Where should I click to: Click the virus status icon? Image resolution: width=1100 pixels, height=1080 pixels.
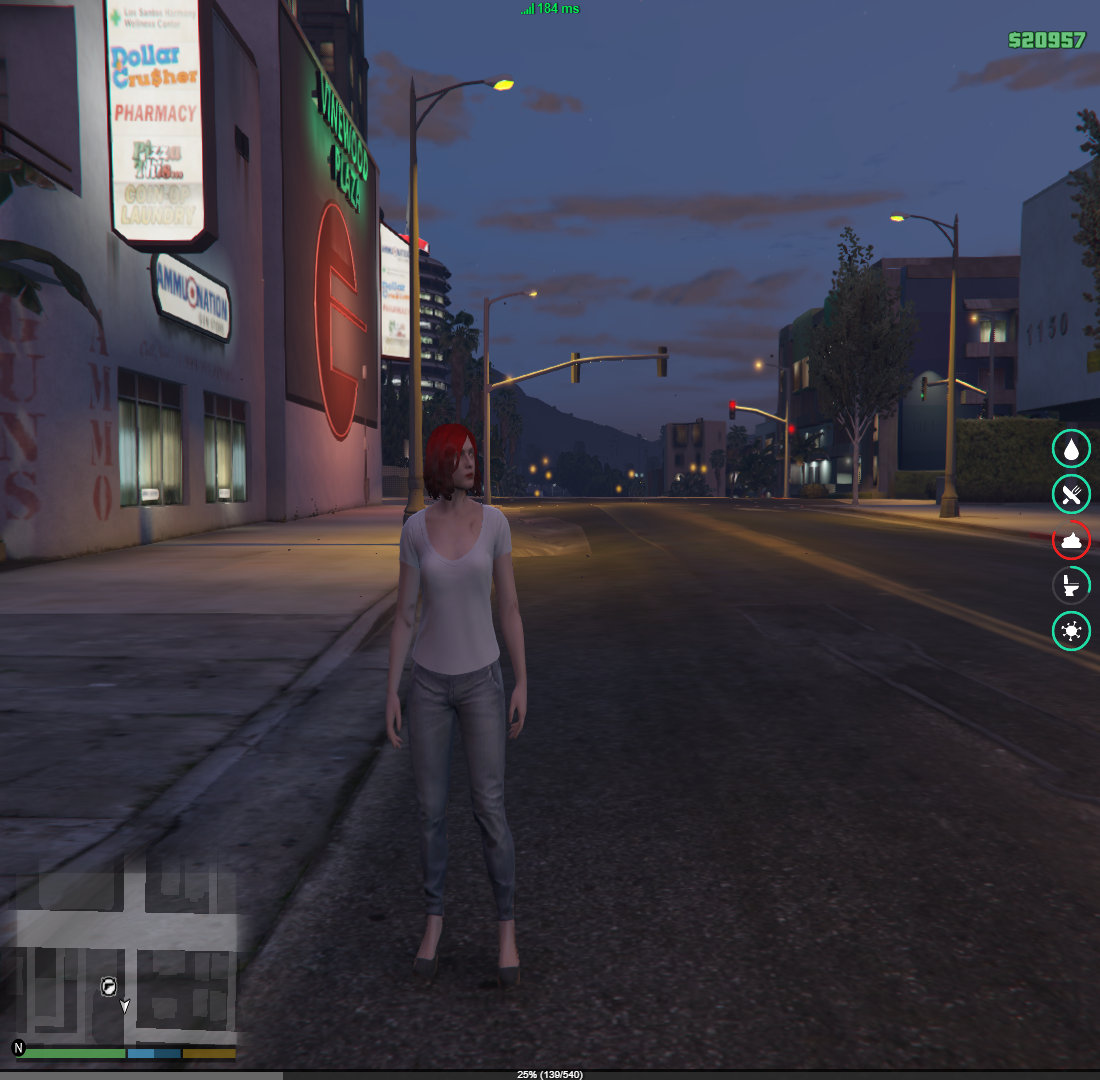[1071, 631]
